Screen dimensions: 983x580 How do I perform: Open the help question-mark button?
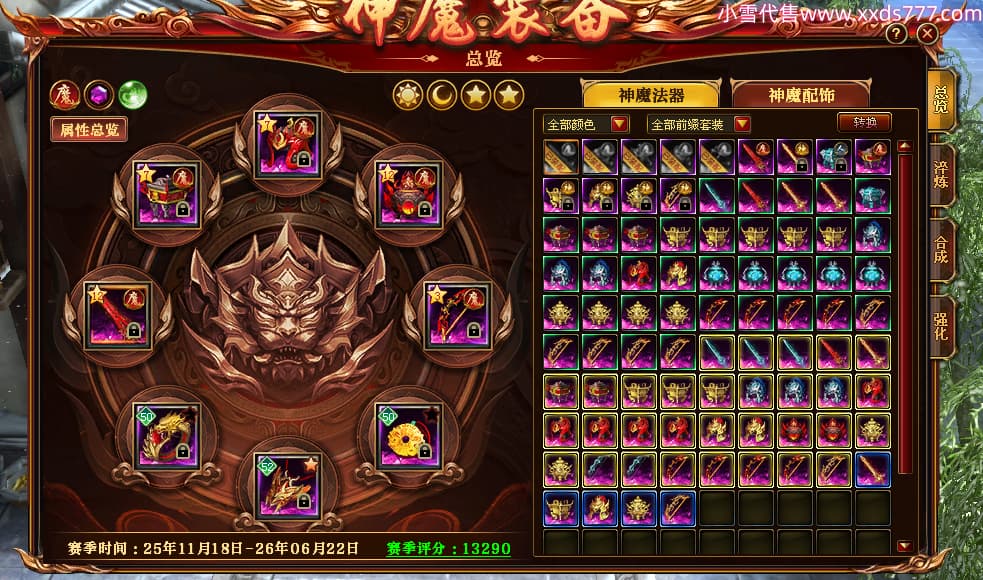coord(896,35)
